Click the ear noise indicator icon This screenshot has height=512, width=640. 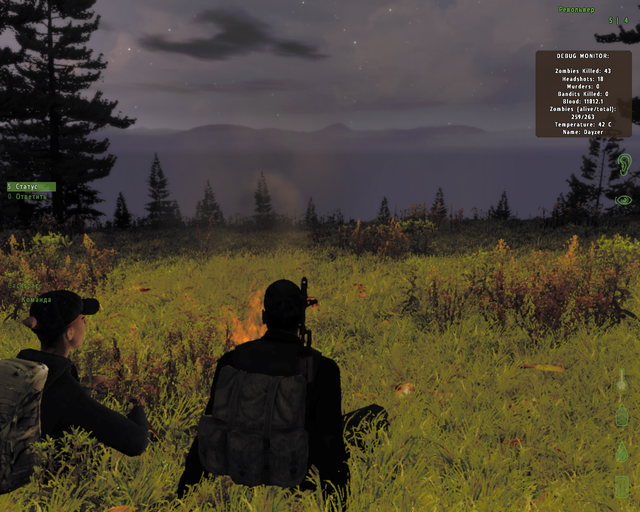click(x=623, y=165)
